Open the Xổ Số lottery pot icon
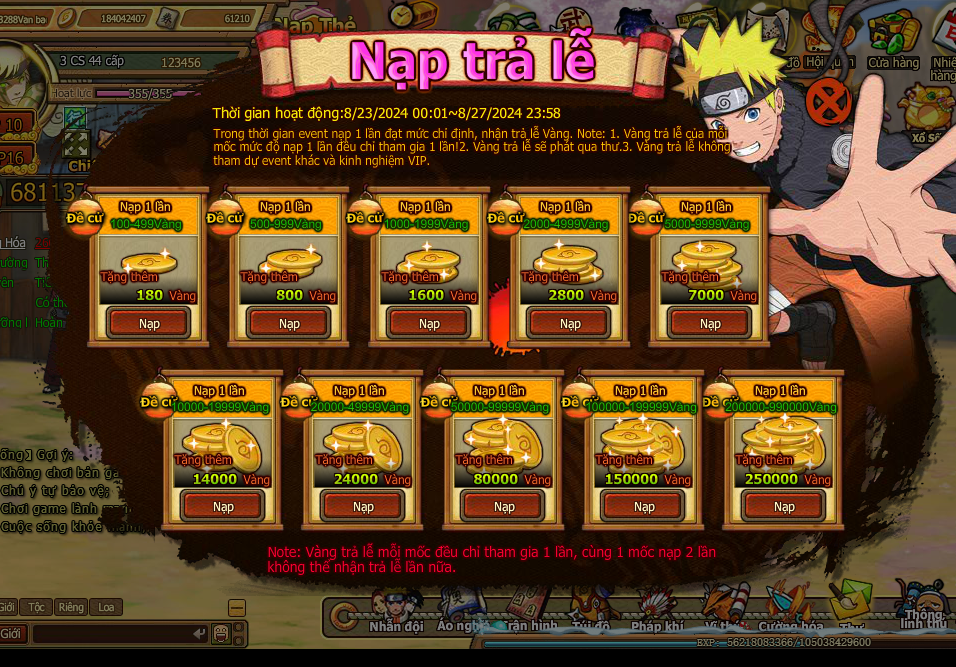 925,112
